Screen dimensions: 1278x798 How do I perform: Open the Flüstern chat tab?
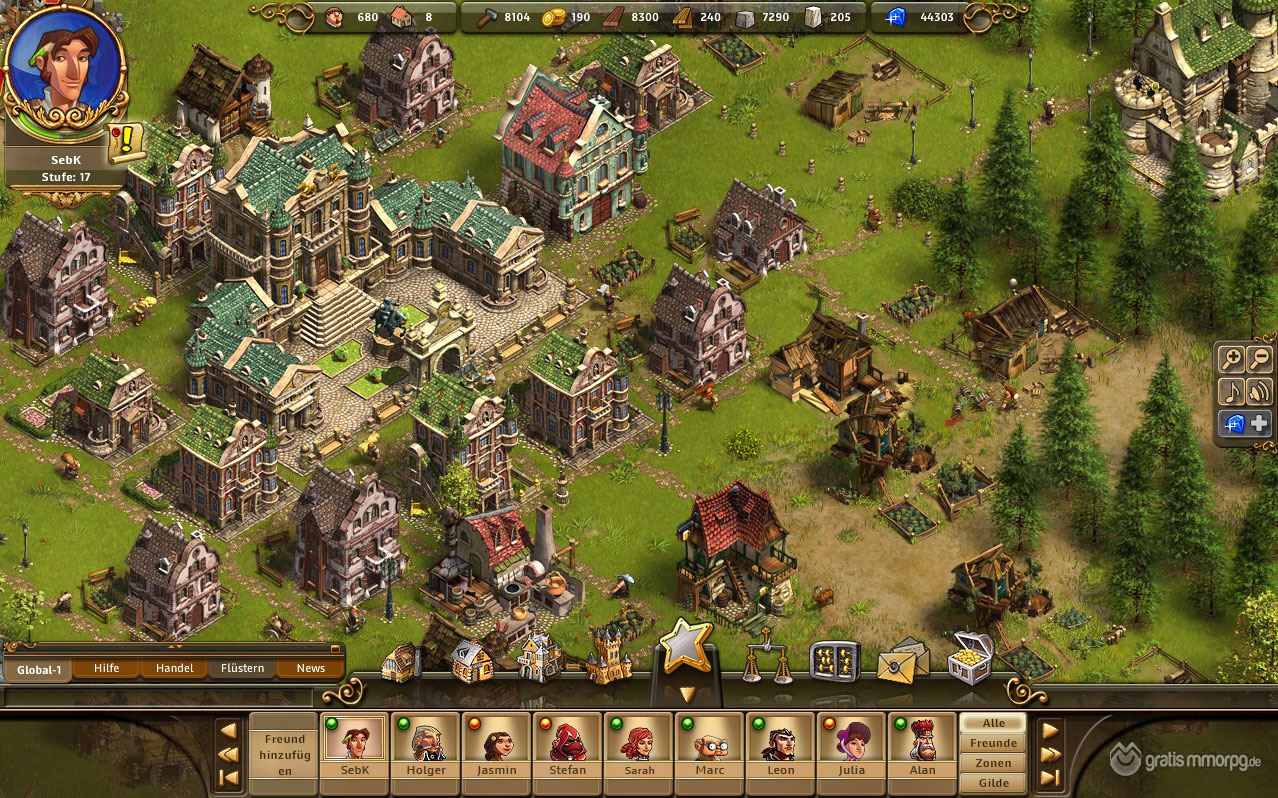242,668
